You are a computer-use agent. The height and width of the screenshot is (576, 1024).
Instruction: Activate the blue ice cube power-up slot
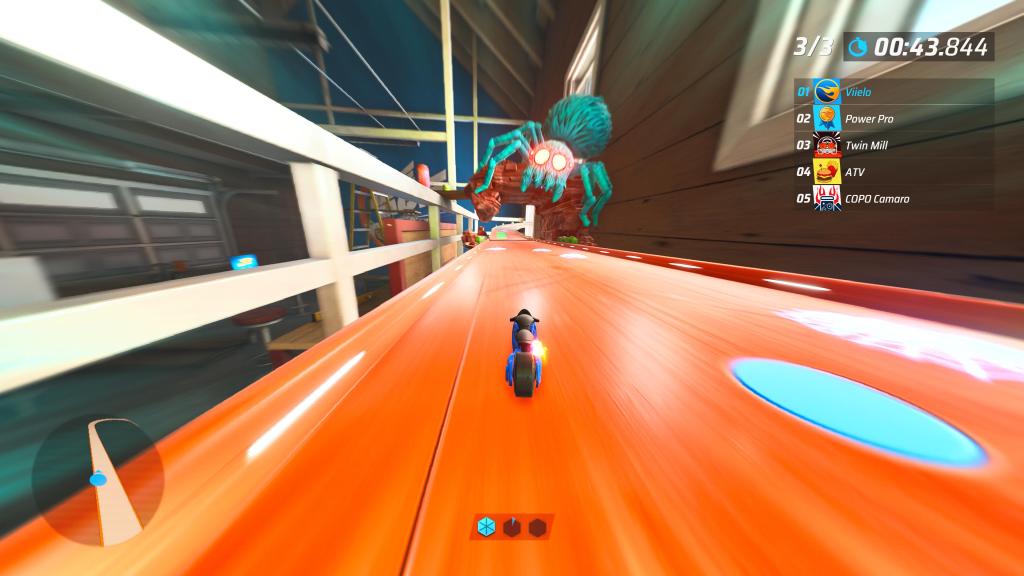[x=486, y=527]
